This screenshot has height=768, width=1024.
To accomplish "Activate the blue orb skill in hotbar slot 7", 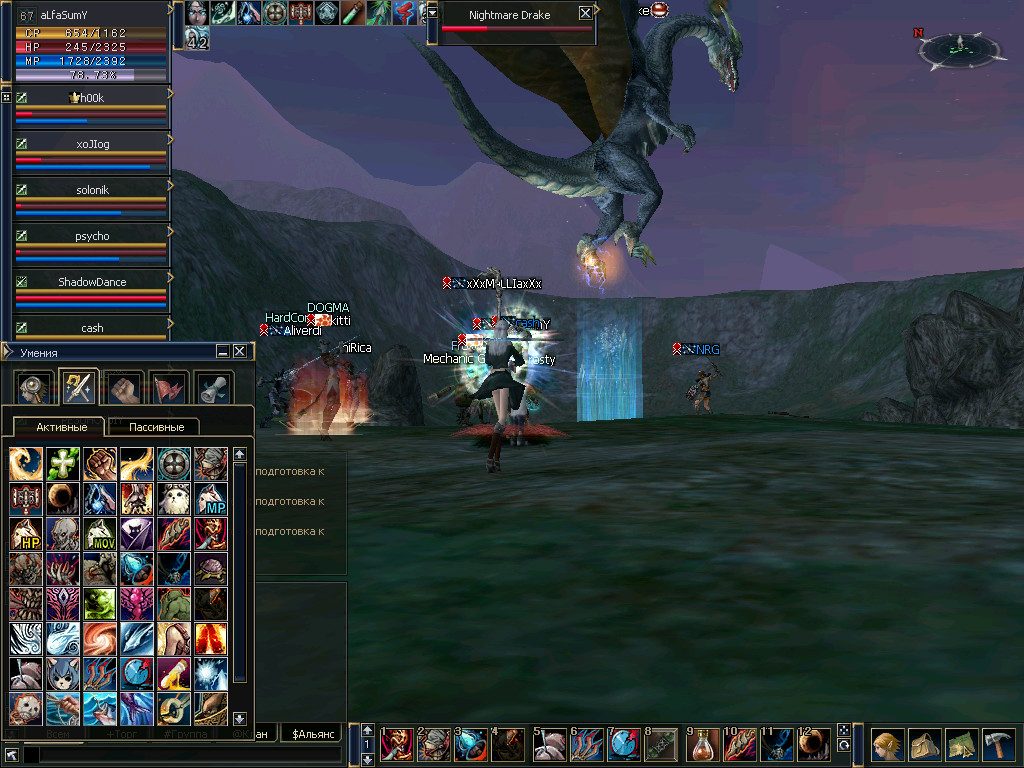I will [x=625, y=745].
